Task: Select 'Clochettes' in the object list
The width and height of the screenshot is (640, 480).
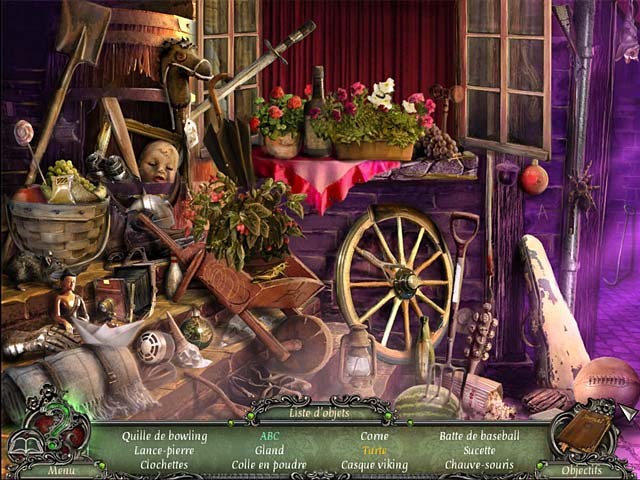Action: pos(165,464)
